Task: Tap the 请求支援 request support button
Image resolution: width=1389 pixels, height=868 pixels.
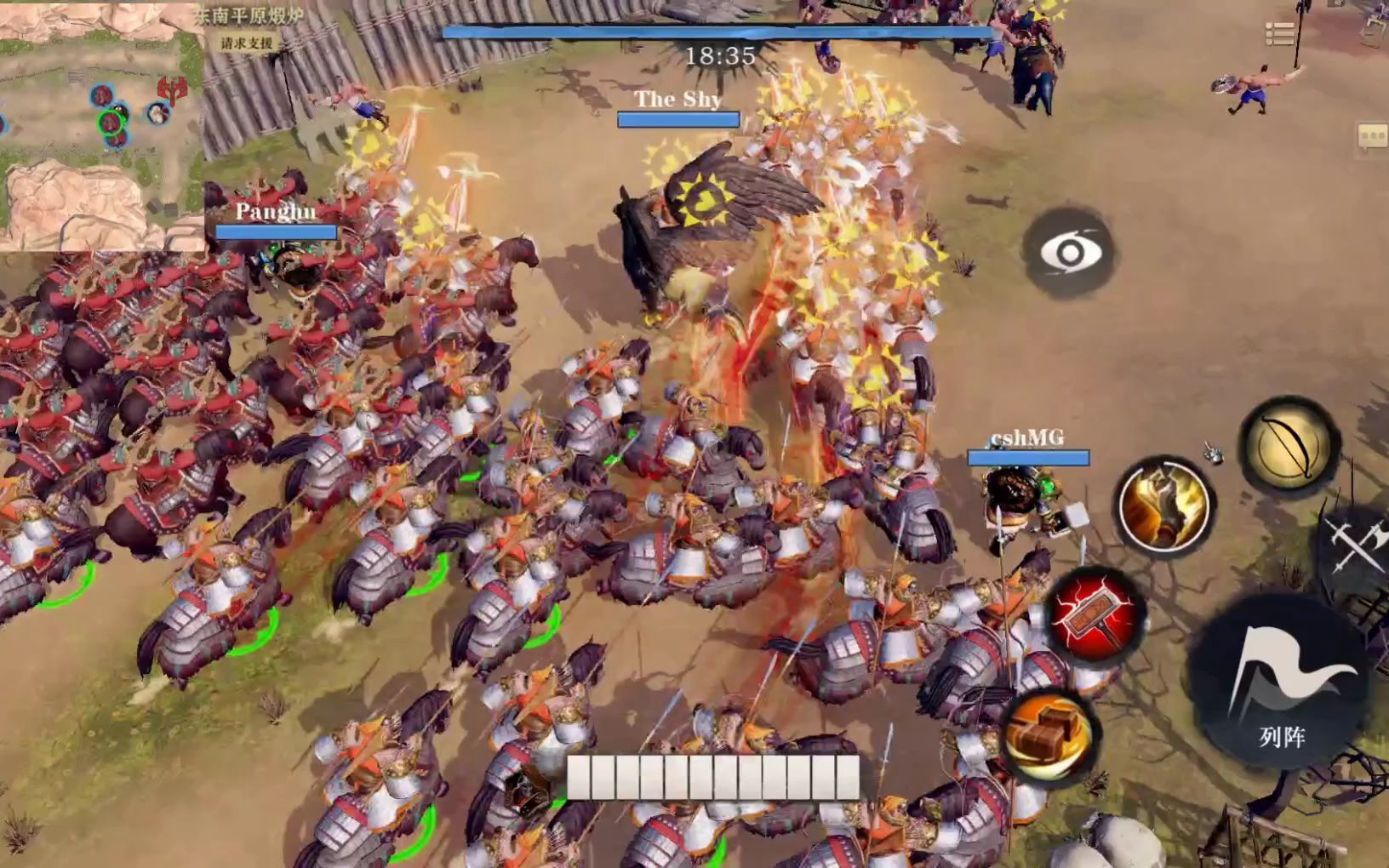Action: tap(247, 43)
